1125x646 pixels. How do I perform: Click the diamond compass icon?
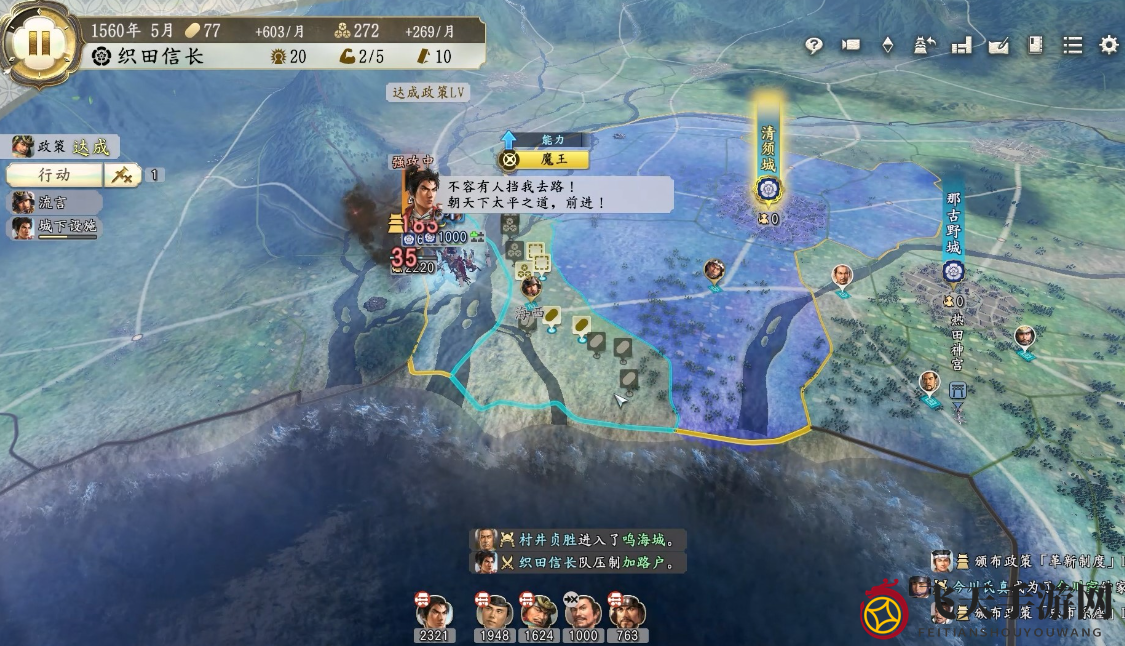click(887, 45)
